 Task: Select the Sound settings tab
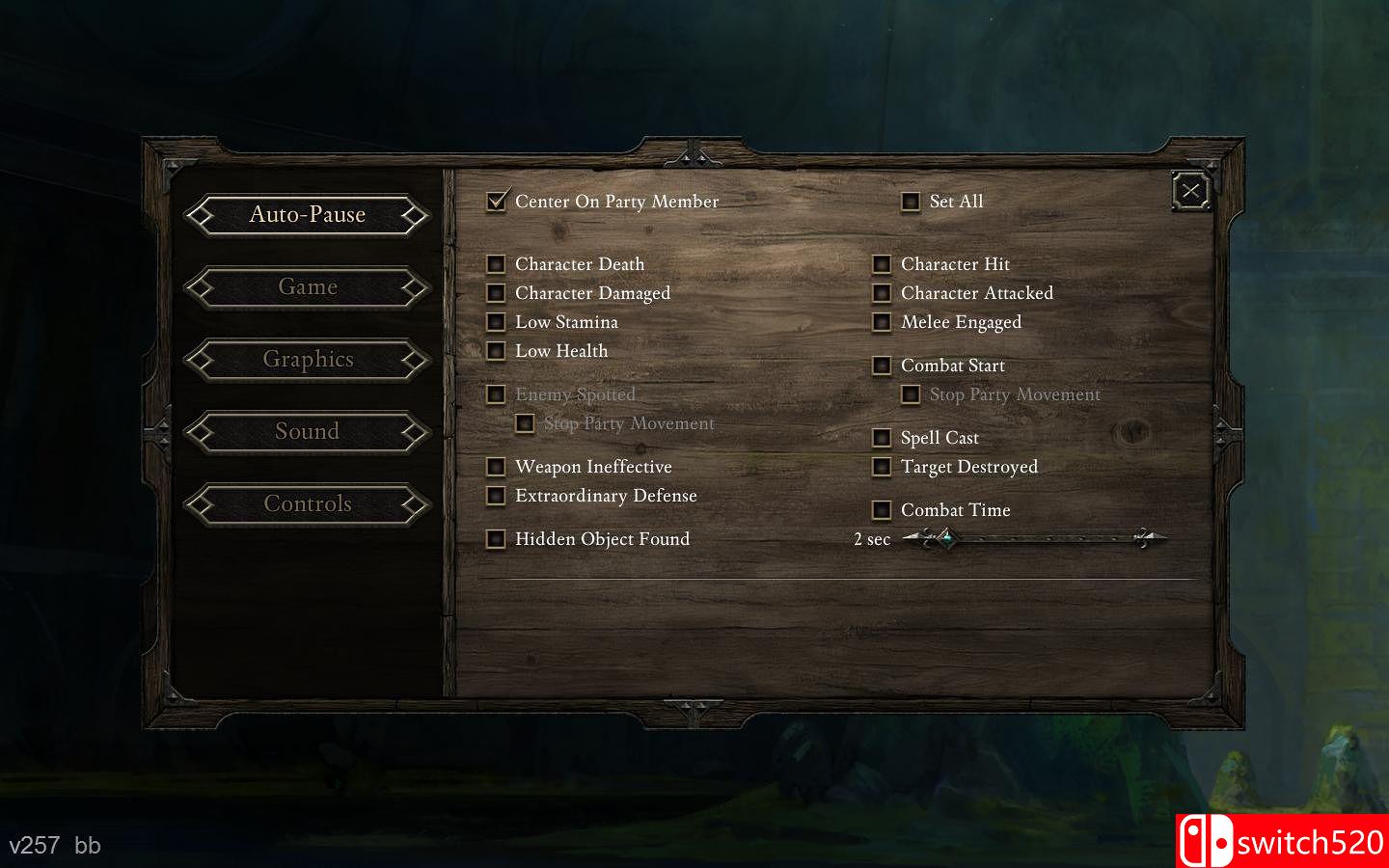coord(307,431)
